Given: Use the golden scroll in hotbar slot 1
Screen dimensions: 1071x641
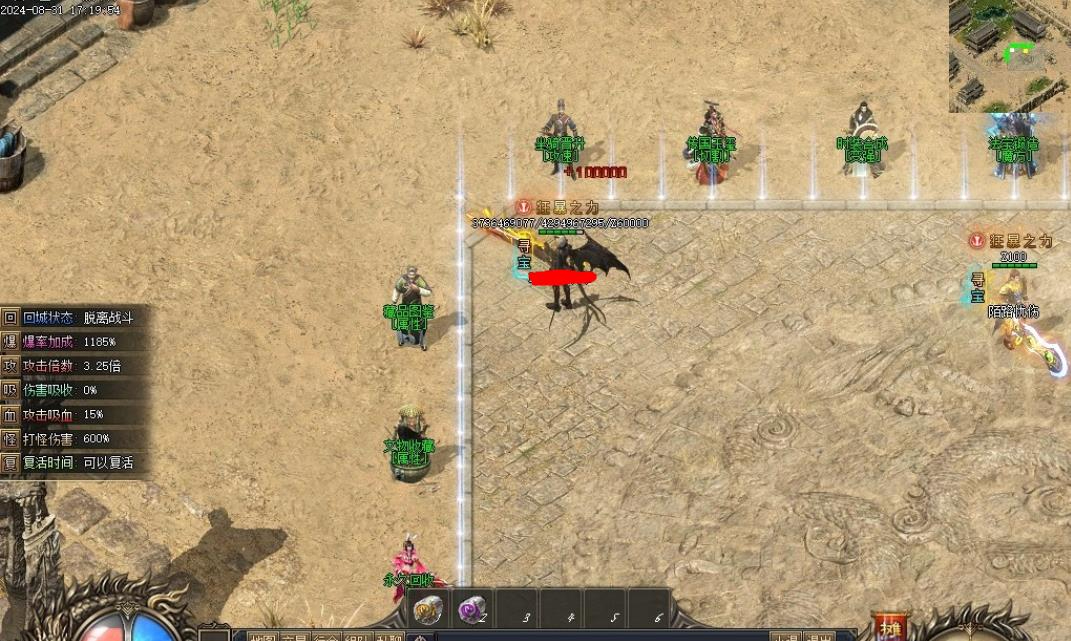Looking at the screenshot, I should click(429, 608).
